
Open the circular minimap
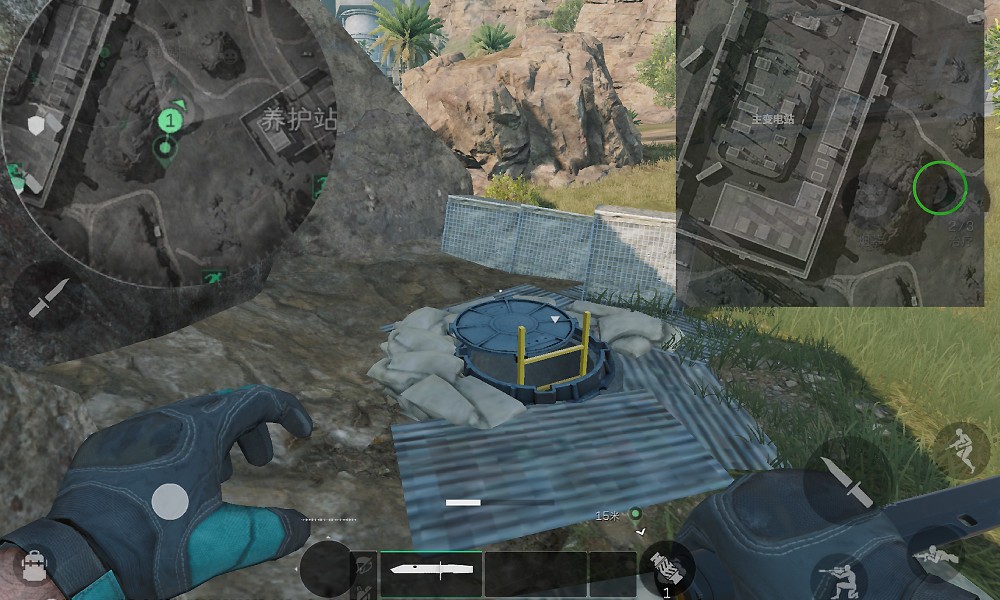click(x=170, y=140)
